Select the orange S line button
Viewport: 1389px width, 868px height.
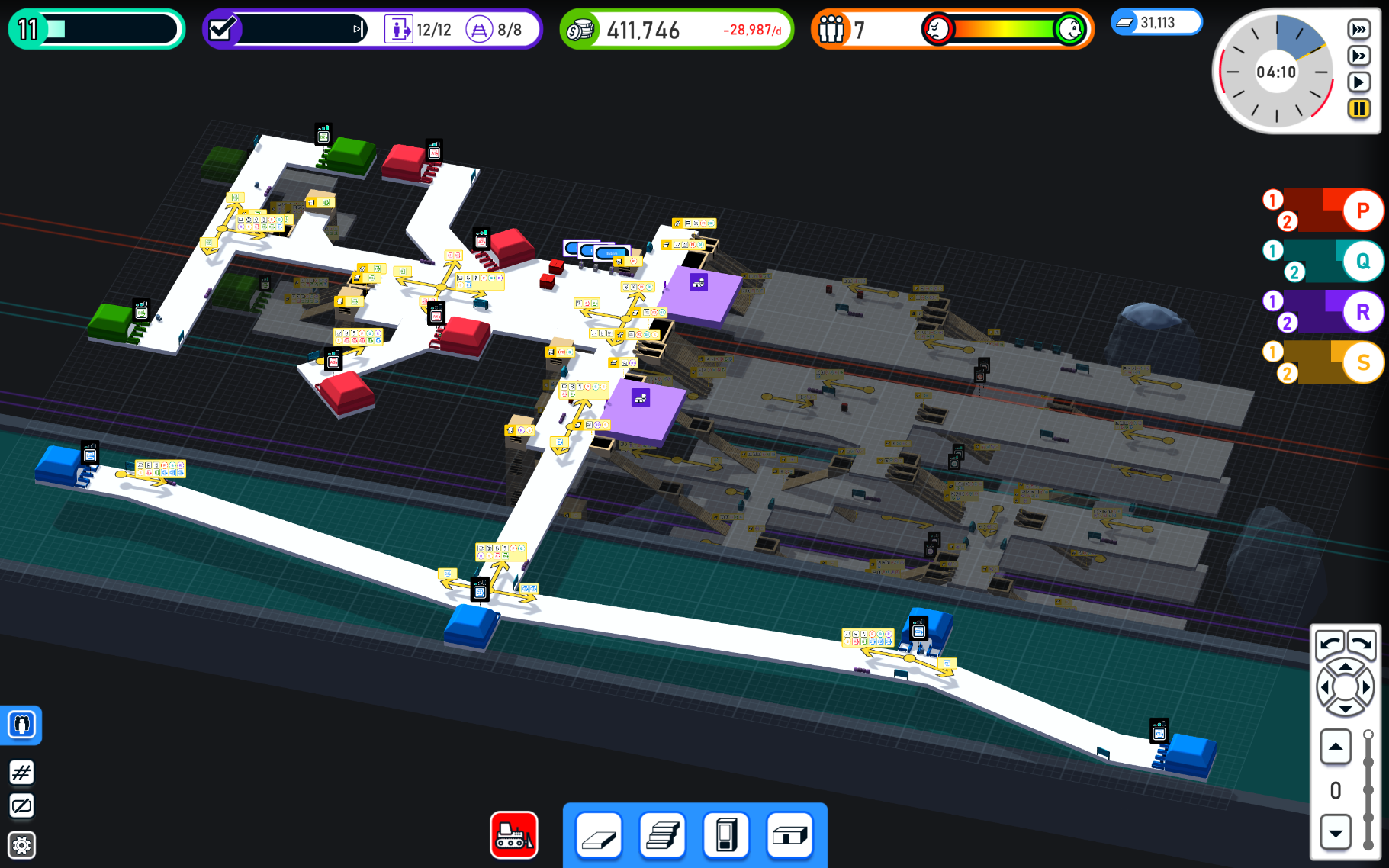(1362, 363)
